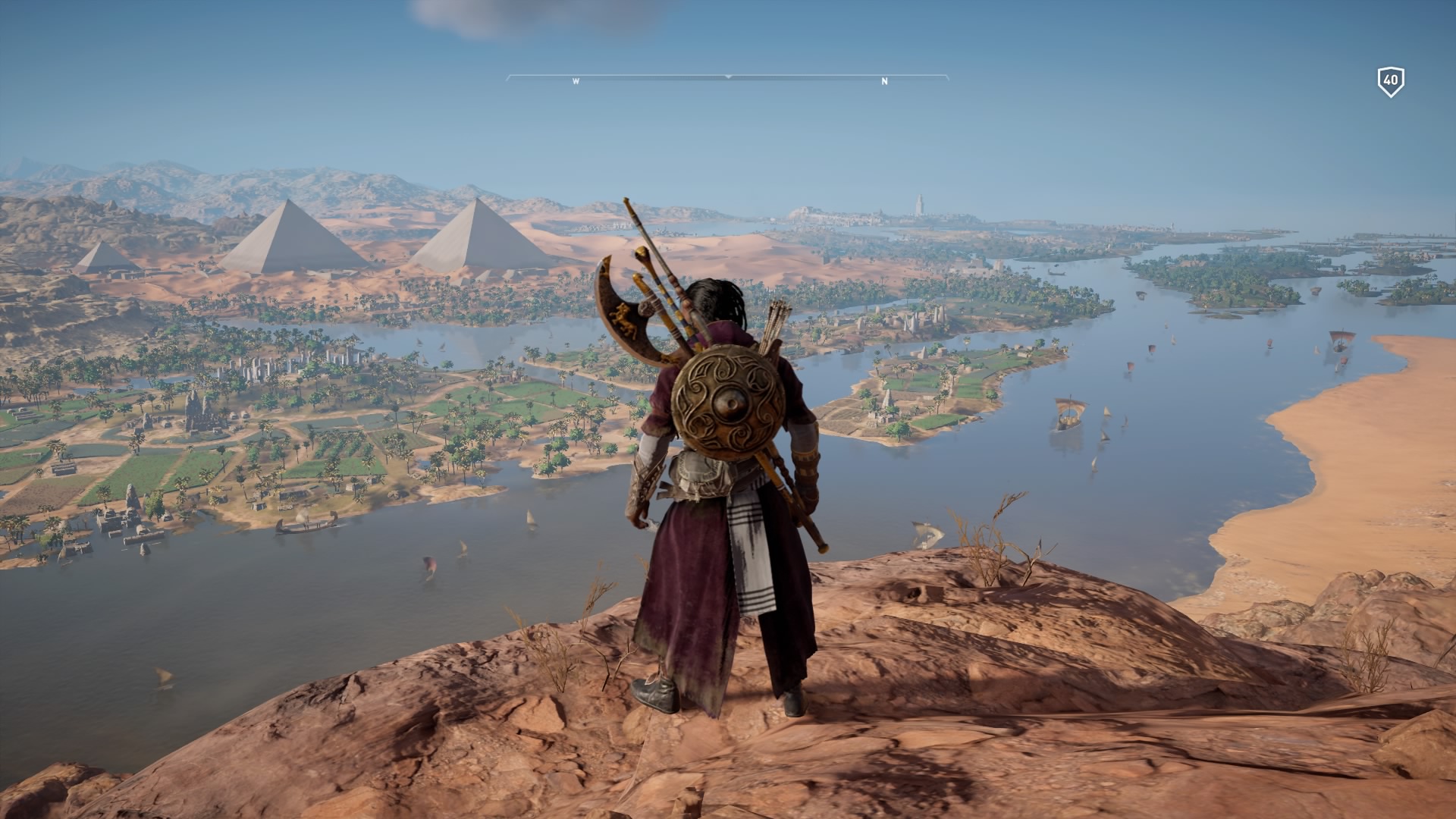The width and height of the screenshot is (1456, 819).
Task: Click the compass bar at the top
Action: click(727, 78)
